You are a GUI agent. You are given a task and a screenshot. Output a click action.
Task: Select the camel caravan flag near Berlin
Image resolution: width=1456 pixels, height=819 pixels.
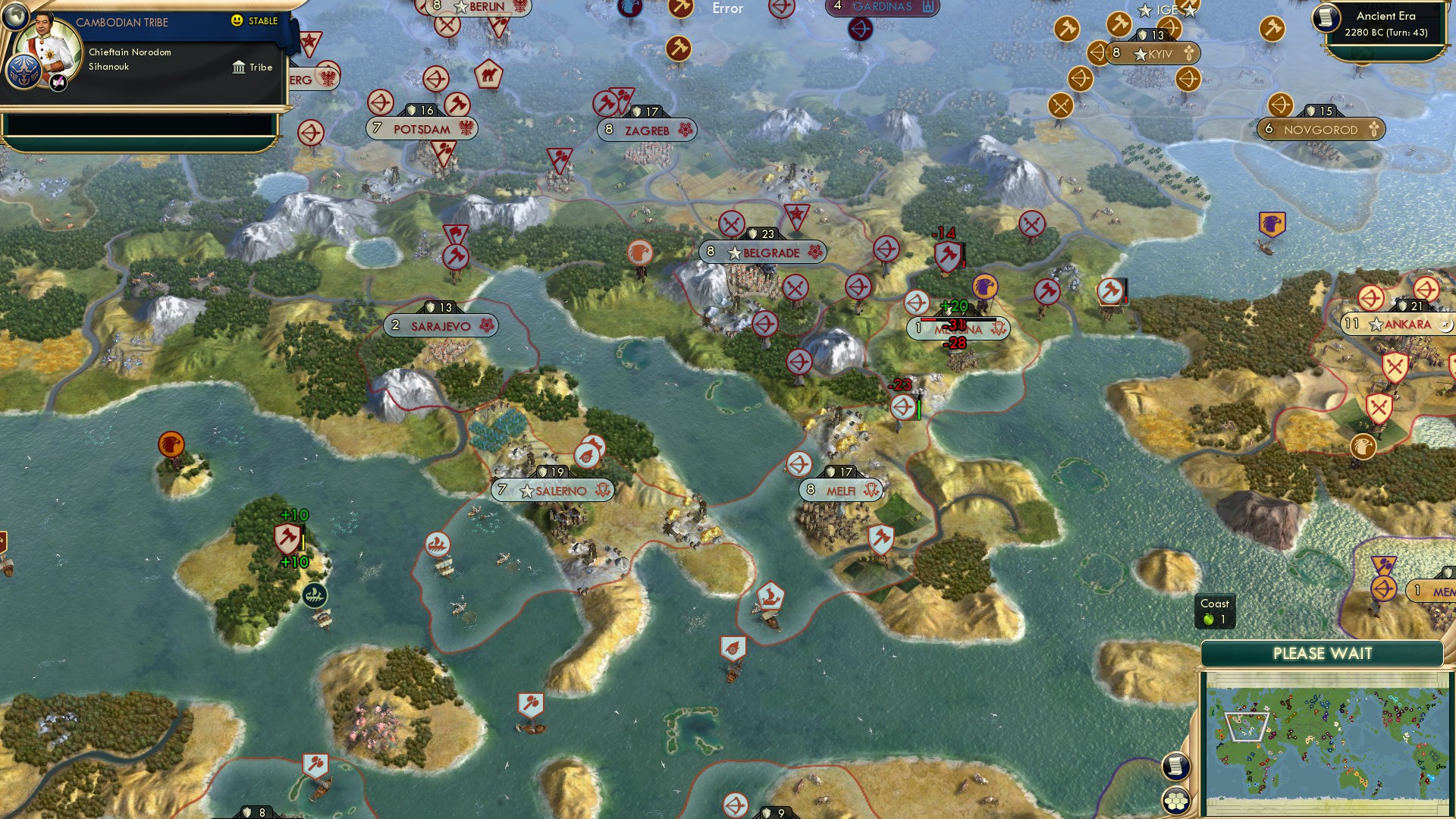(489, 77)
